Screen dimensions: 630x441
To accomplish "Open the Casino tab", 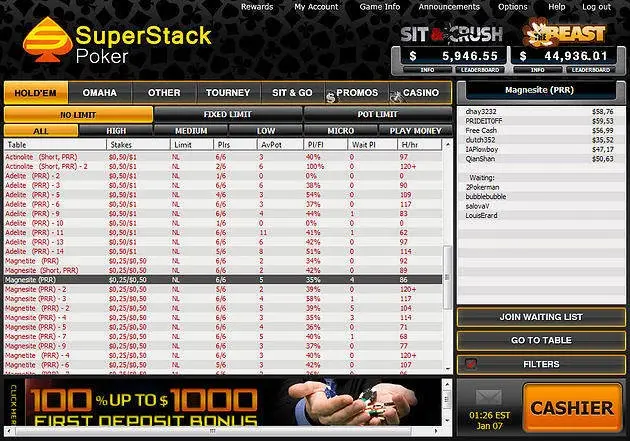I will 420,93.
